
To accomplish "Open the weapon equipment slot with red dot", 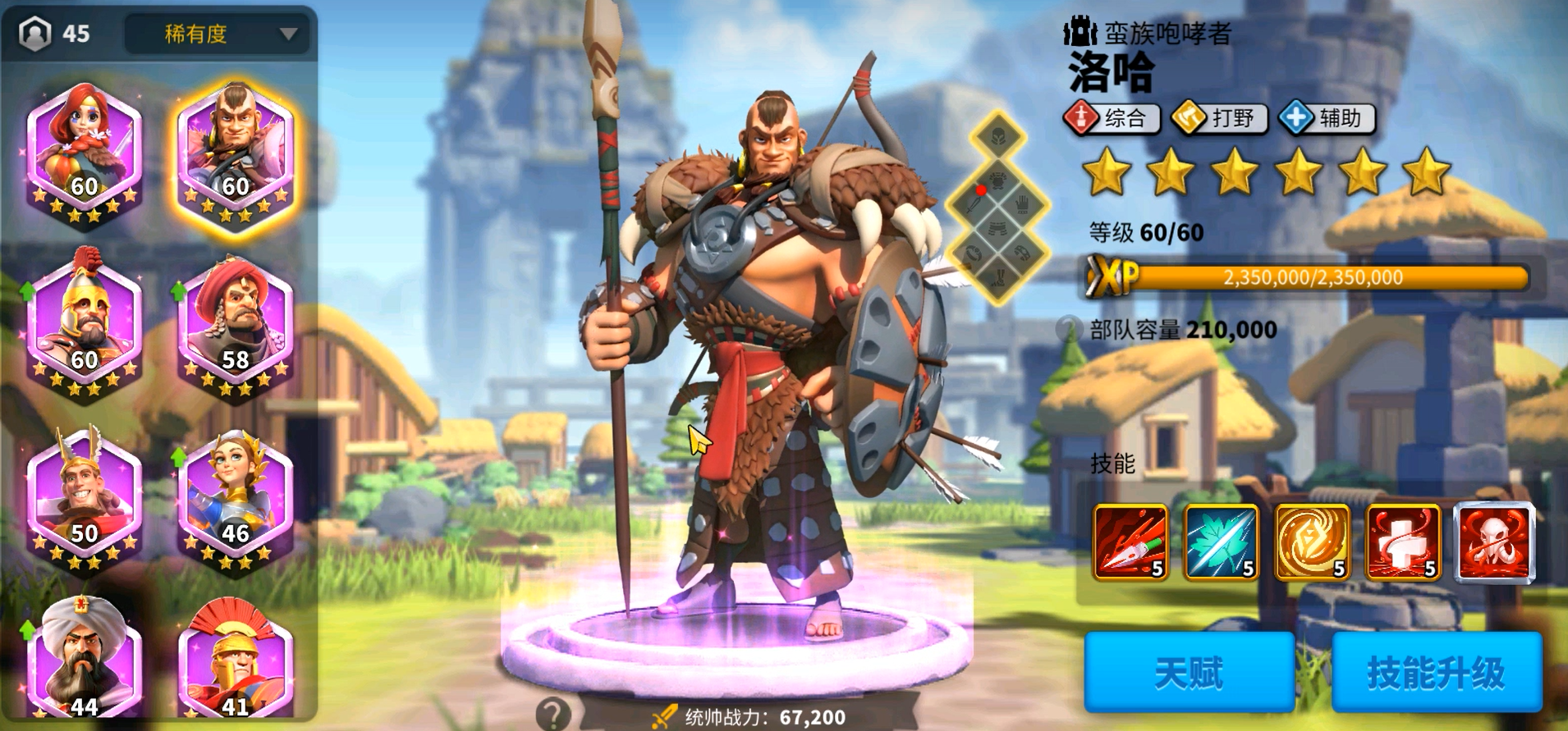I will tap(971, 206).
